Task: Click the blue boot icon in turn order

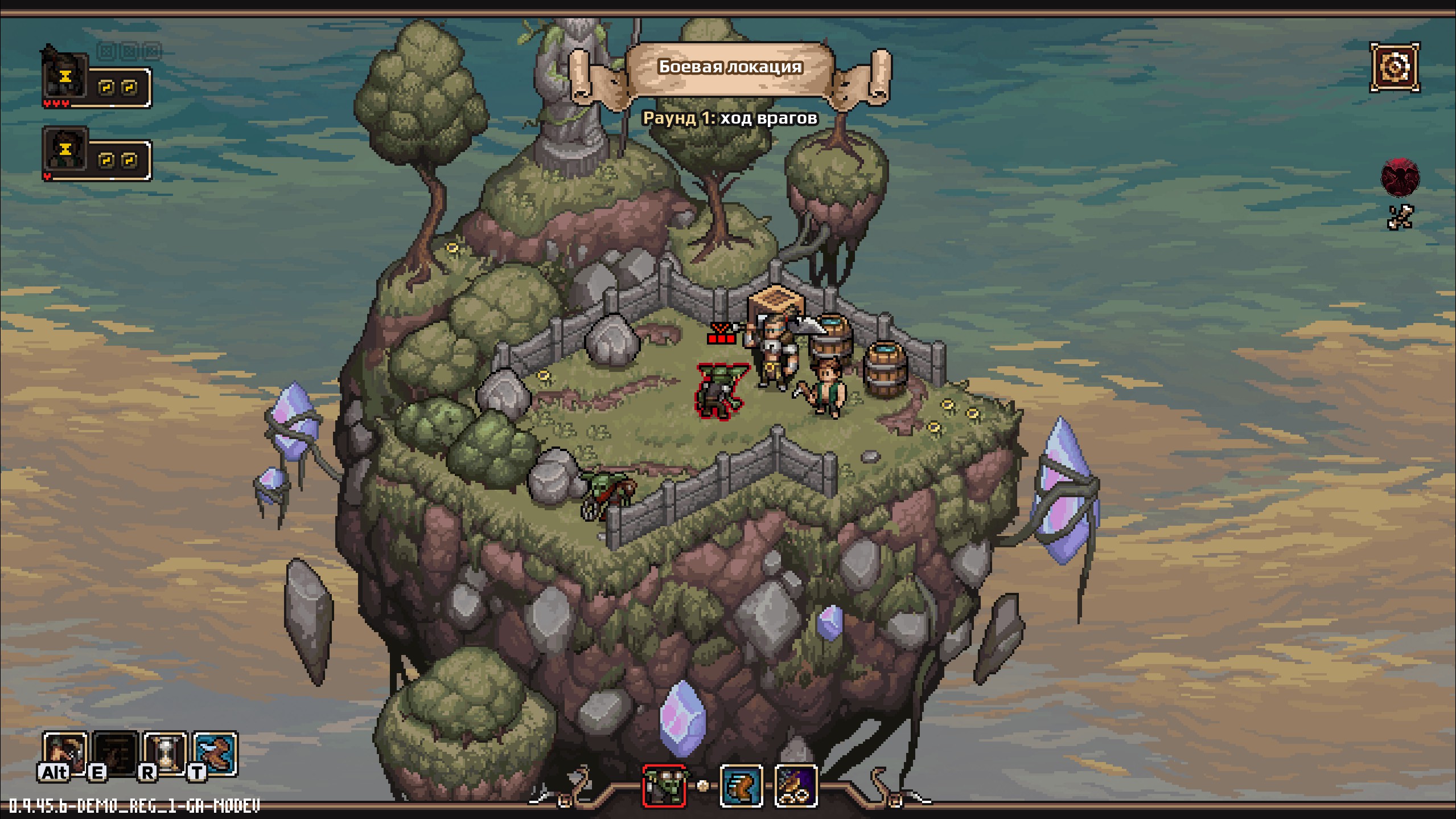Action: point(741,785)
